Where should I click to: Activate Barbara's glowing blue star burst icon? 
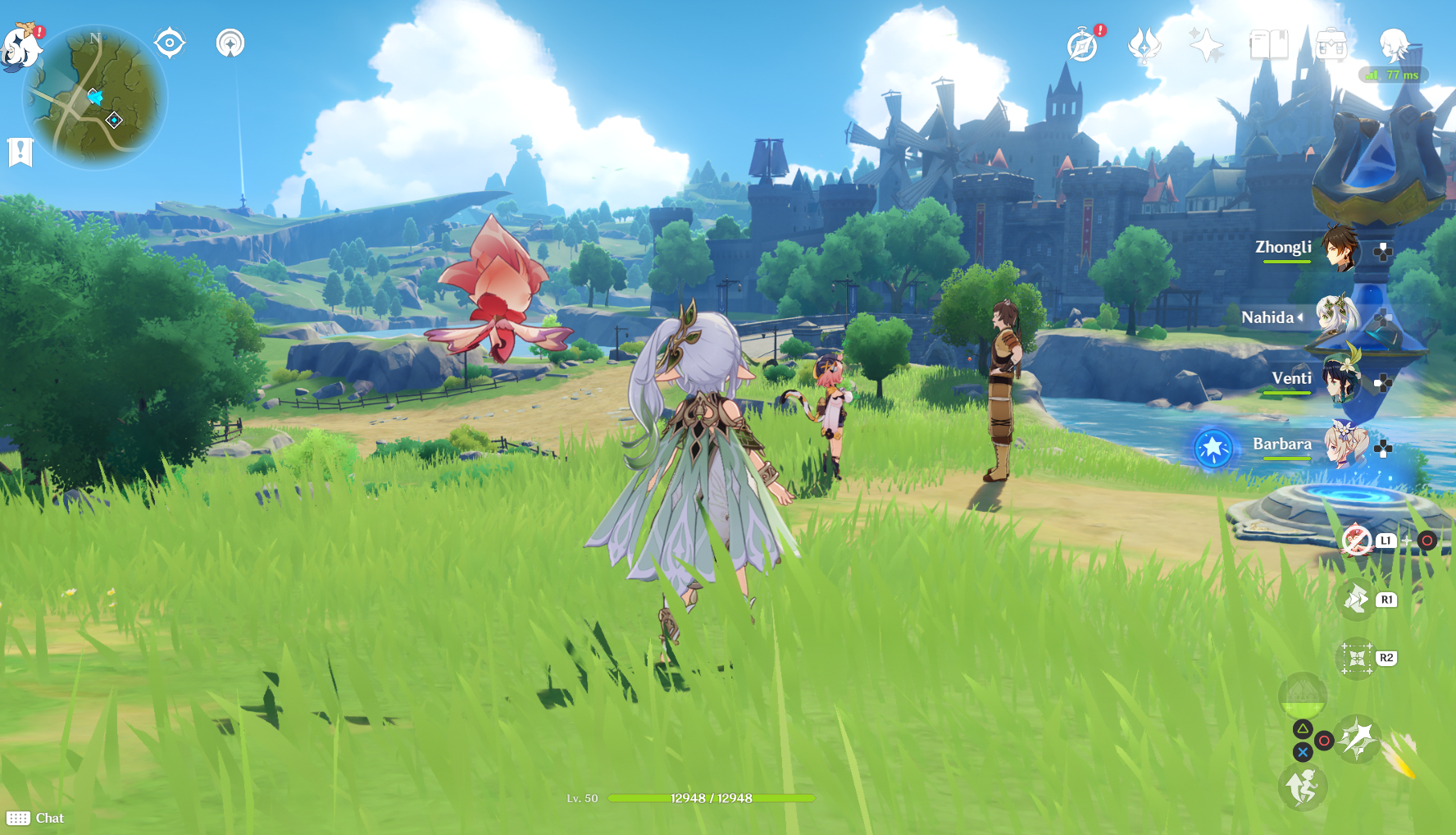pyautogui.click(x=1213, y=448)
